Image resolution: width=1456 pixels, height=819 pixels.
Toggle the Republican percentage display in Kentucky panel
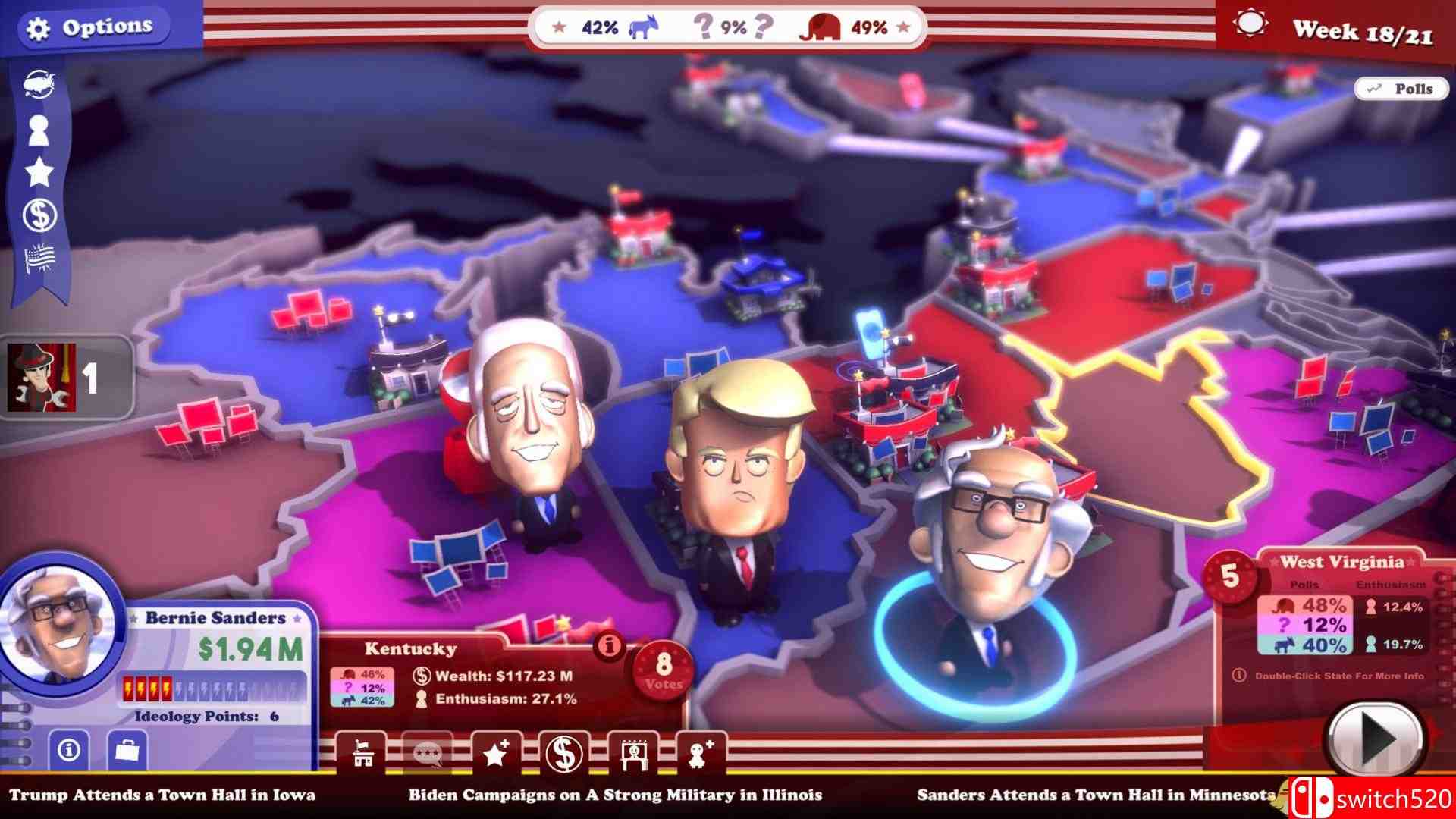tap(362, 673)
